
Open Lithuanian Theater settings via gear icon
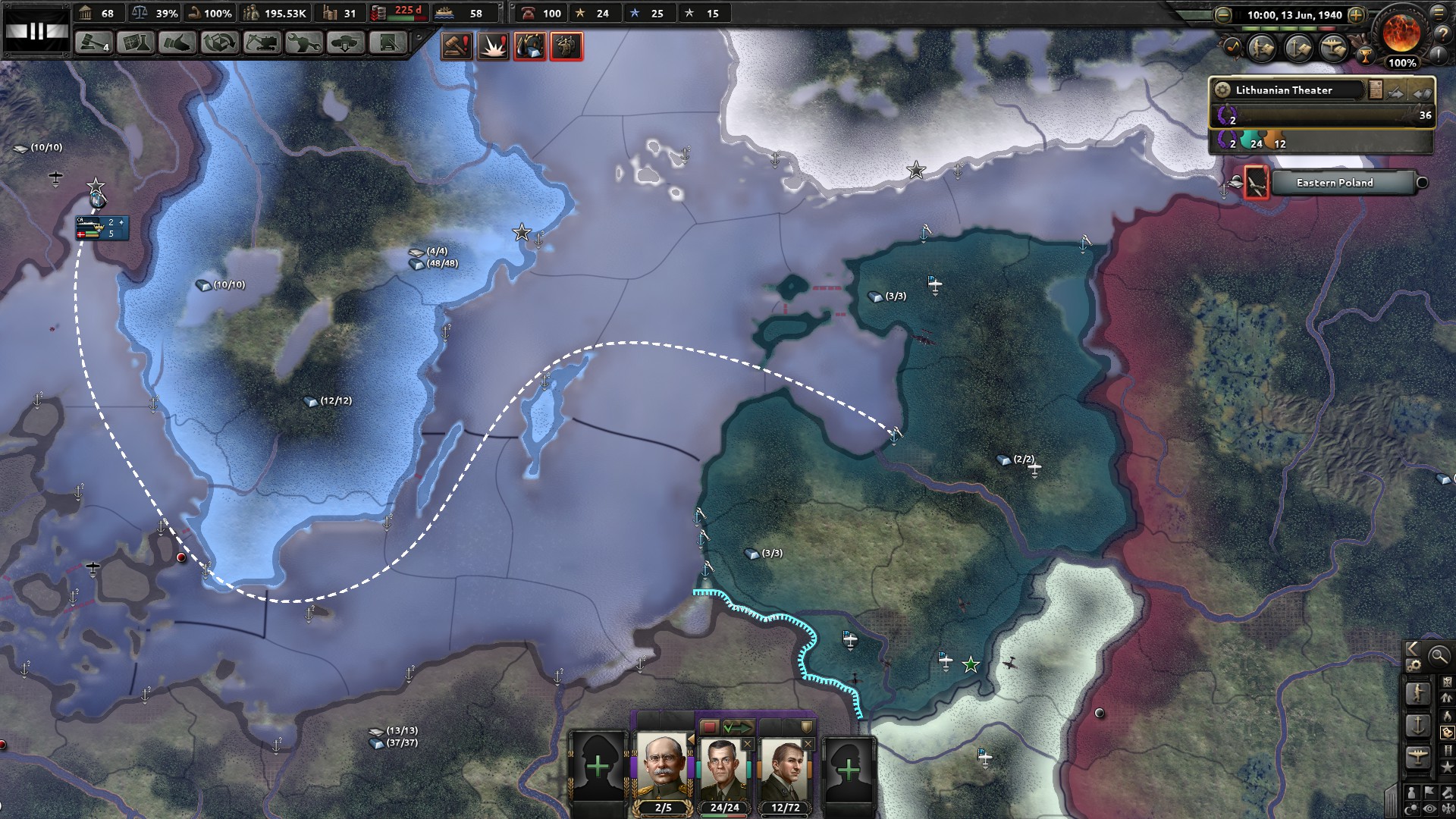pos(1222,91)
